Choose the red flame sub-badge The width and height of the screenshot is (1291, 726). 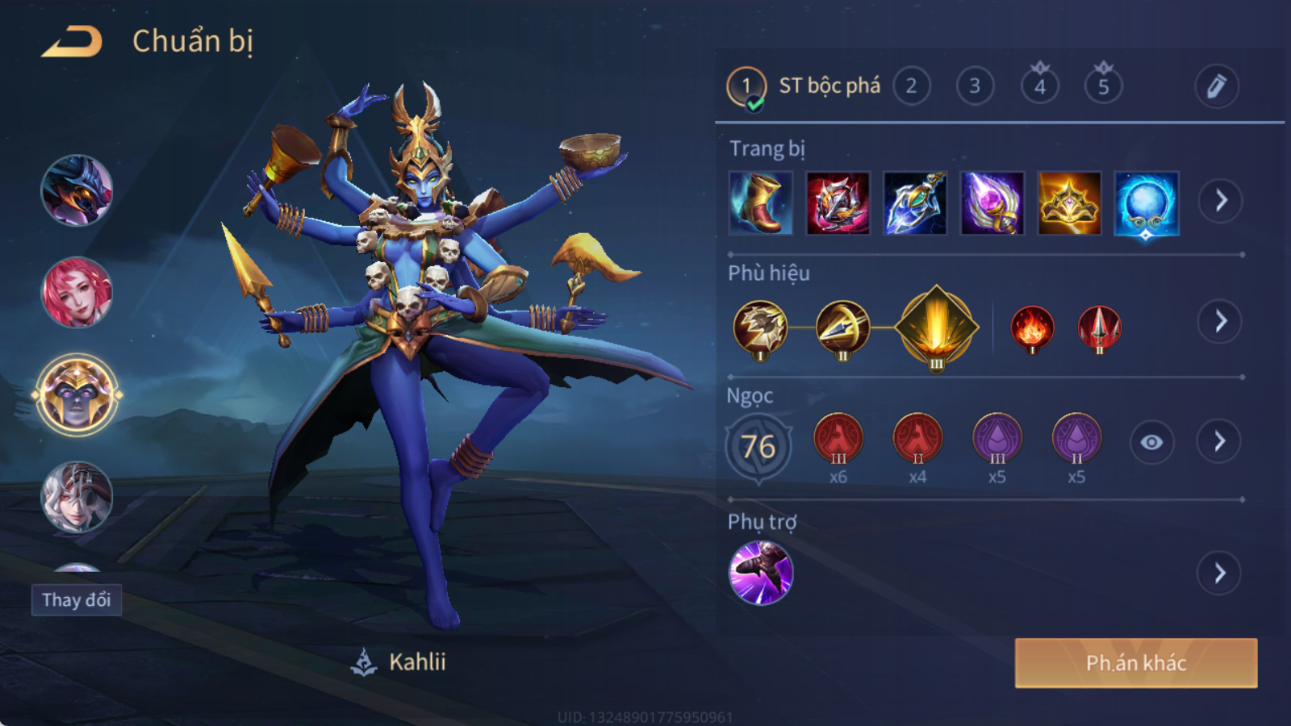(x=1032, y=329)
